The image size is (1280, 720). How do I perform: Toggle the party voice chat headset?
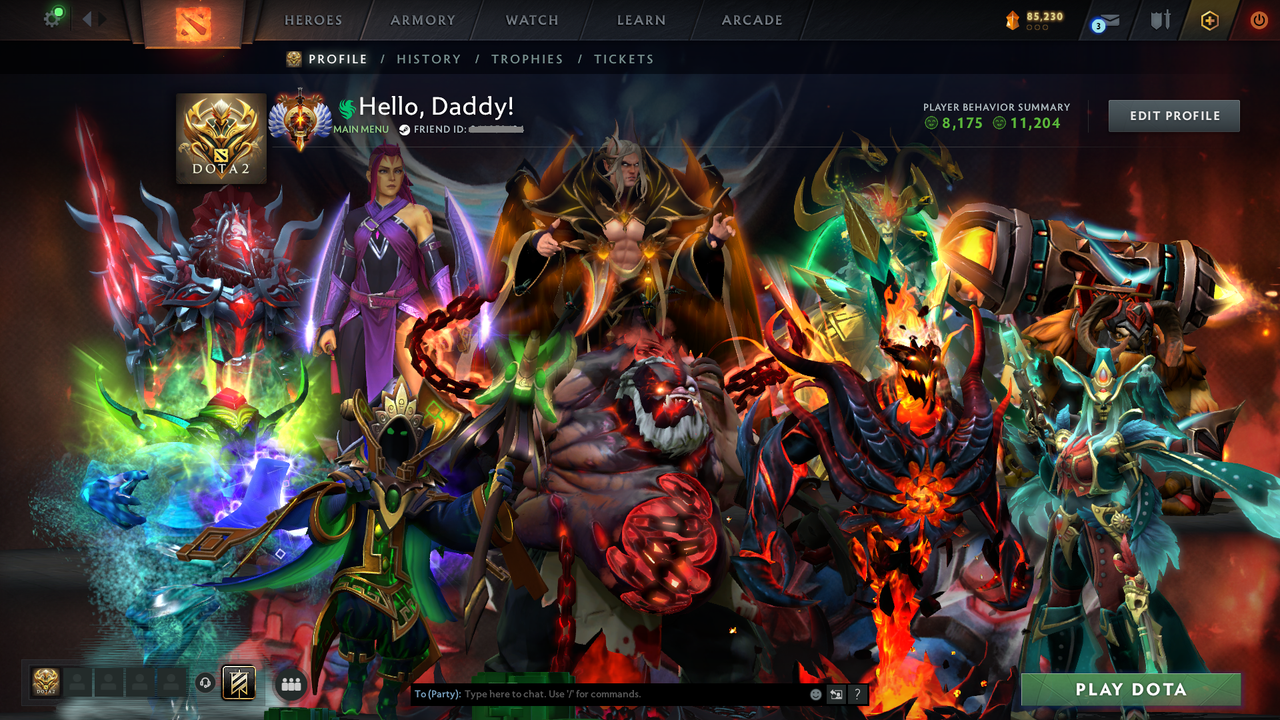tap(205, 682)
